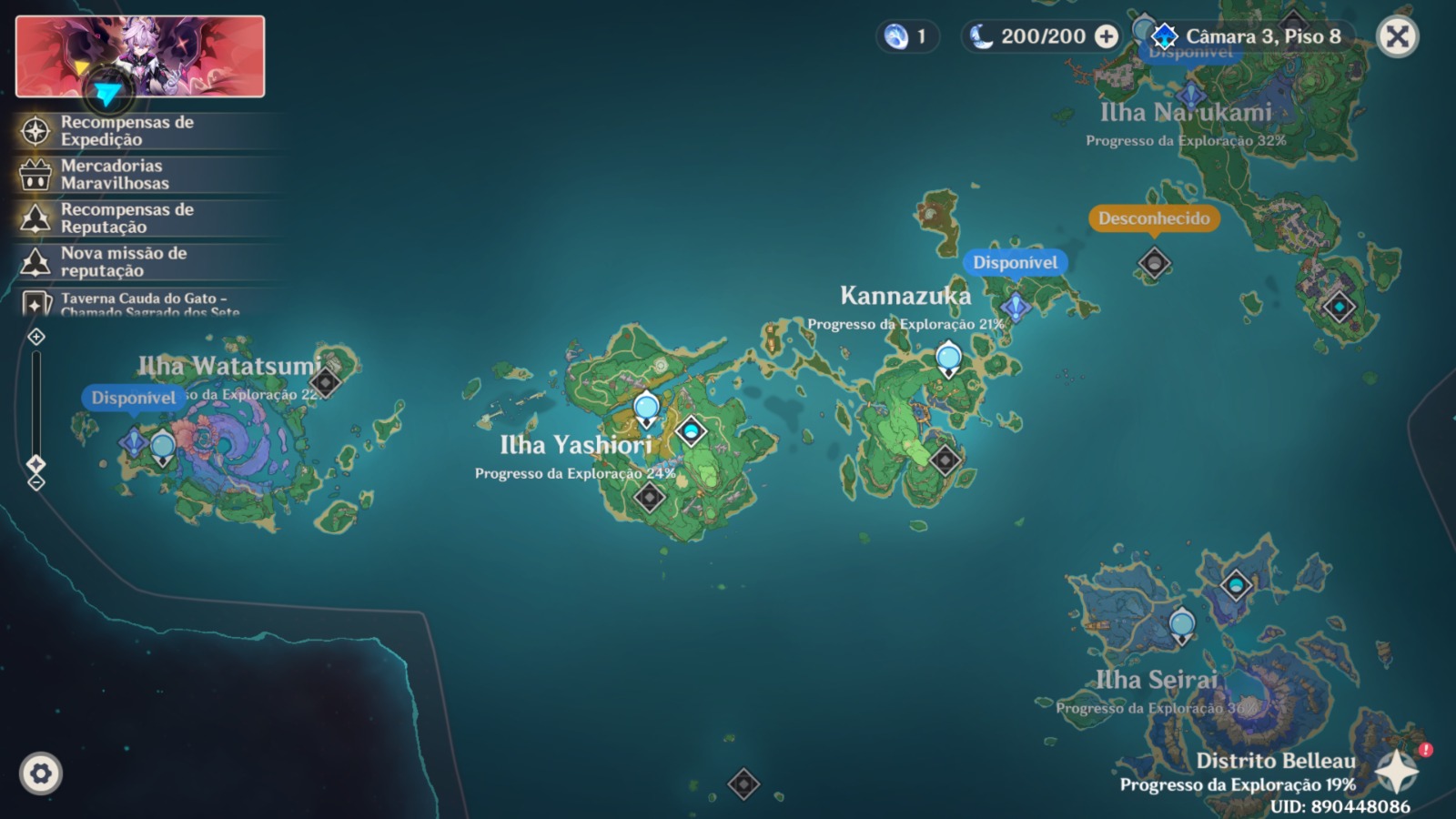Open Recompensas de Expedição

click(127, 131)
